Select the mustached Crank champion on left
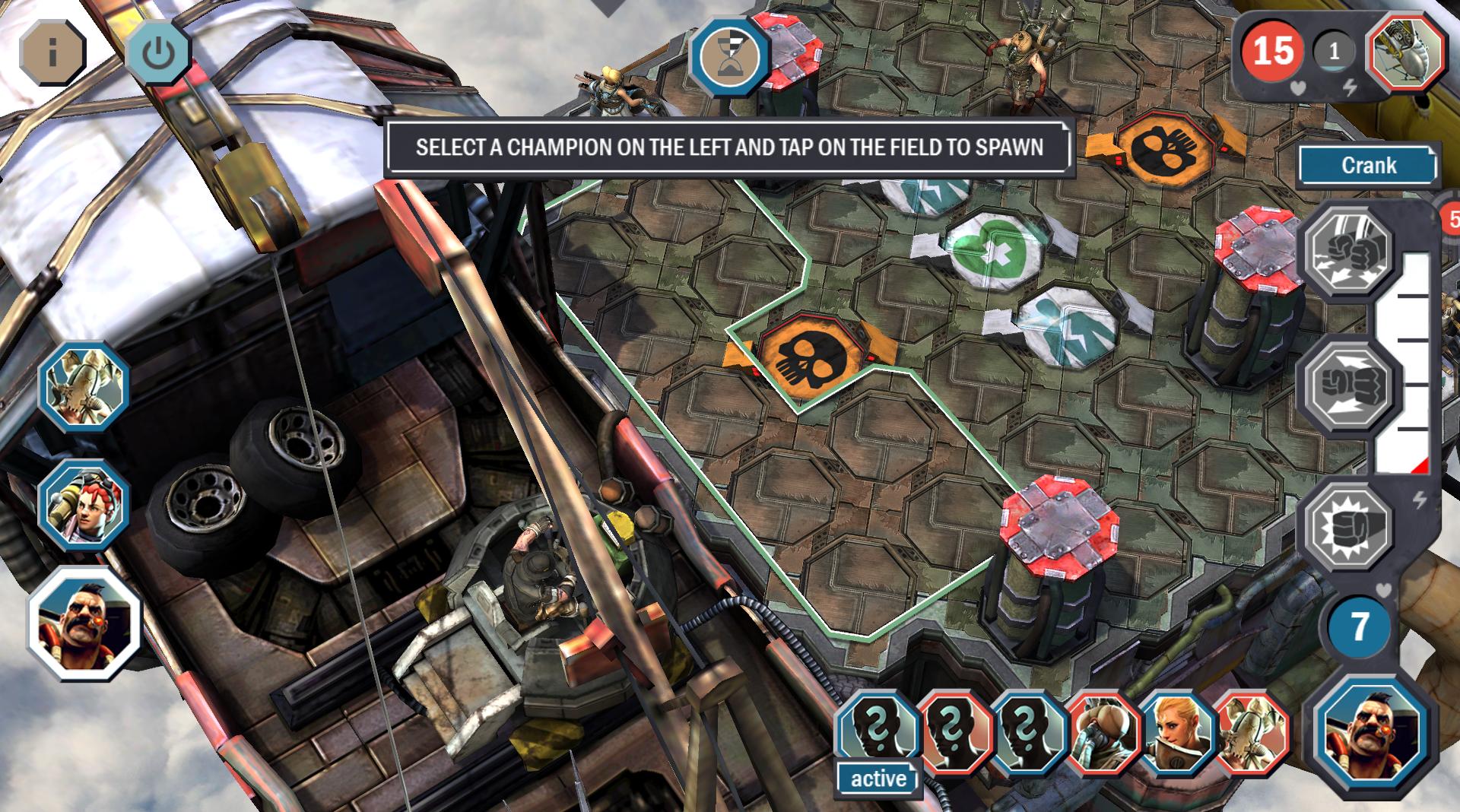The height and width of the screenshot is (812, 1460). tap(84, 623)
